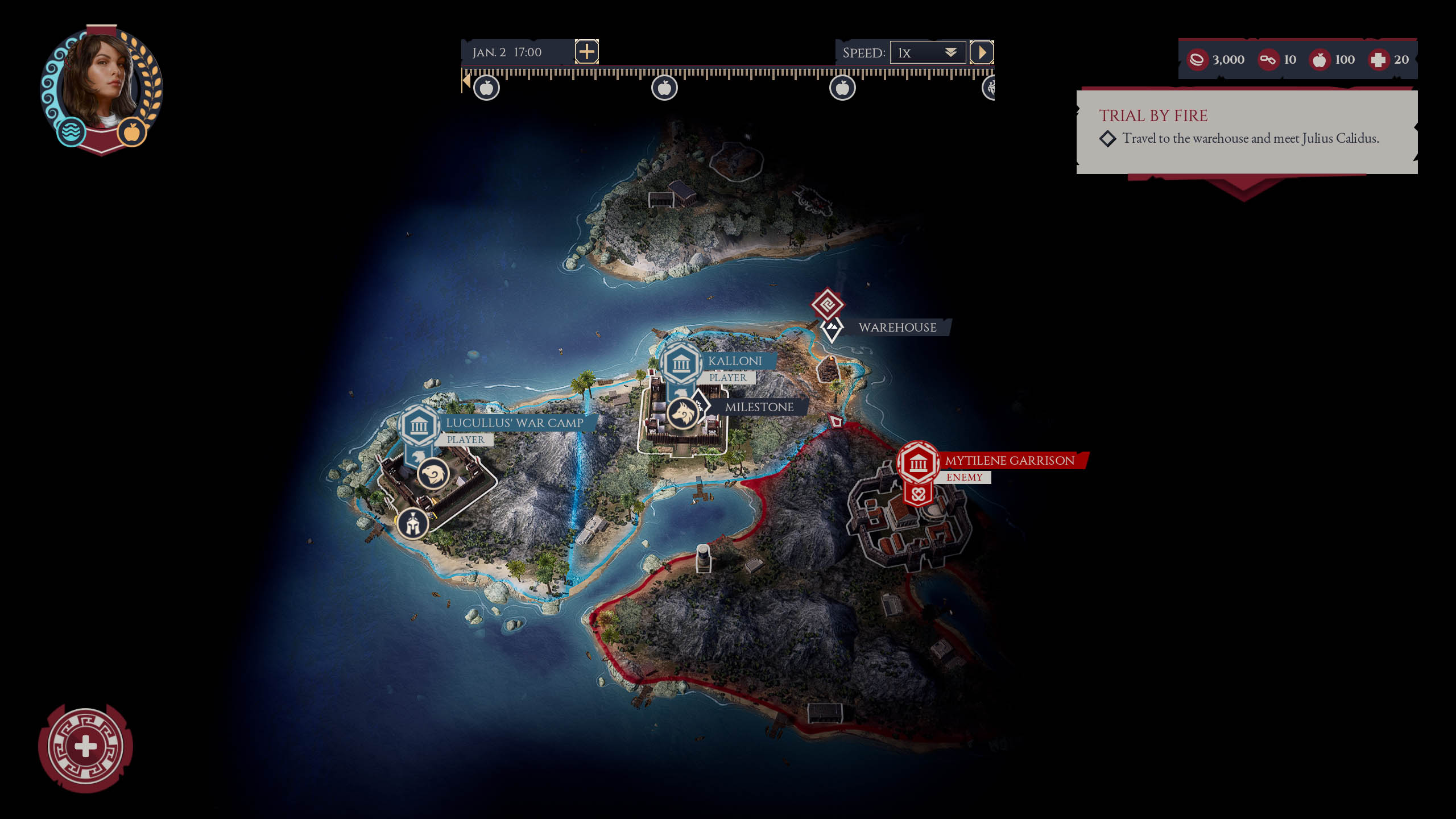Screen dimensions: 1456x819
Task: Select the Mytilene Garrison enemy marker
Action: 918,463
